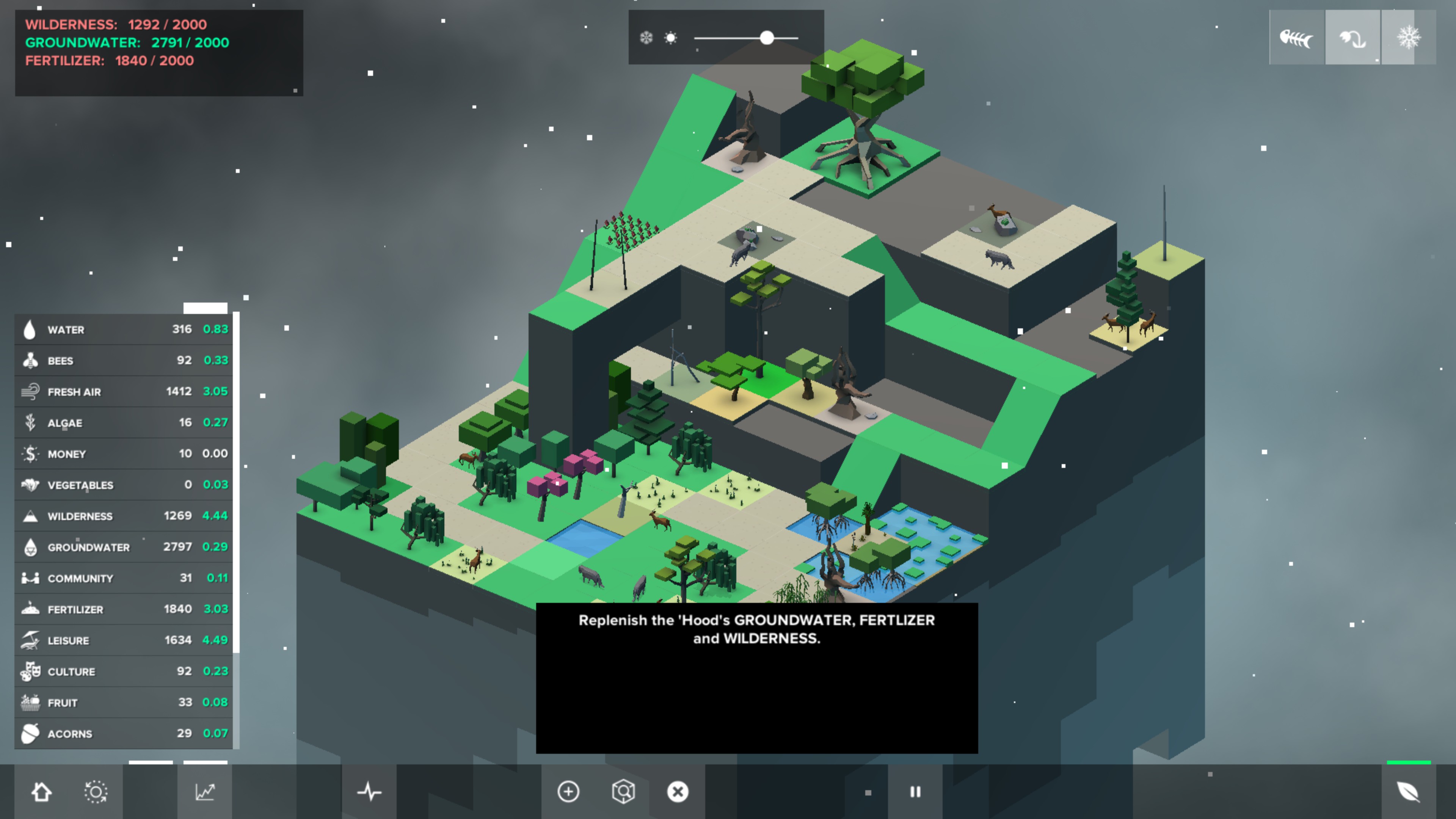Open the line chart statistics panel
This screenshot has width=1456, height=819.
pyautogui.click(x=205, y=792)
